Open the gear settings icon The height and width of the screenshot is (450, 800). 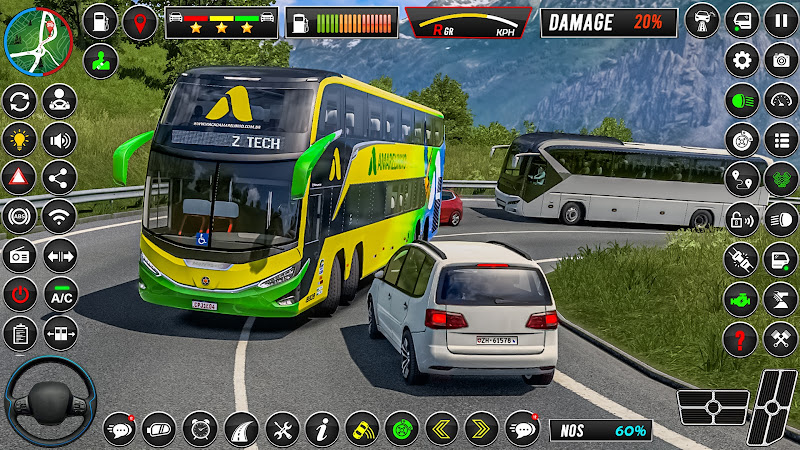[x=742, y=60]
